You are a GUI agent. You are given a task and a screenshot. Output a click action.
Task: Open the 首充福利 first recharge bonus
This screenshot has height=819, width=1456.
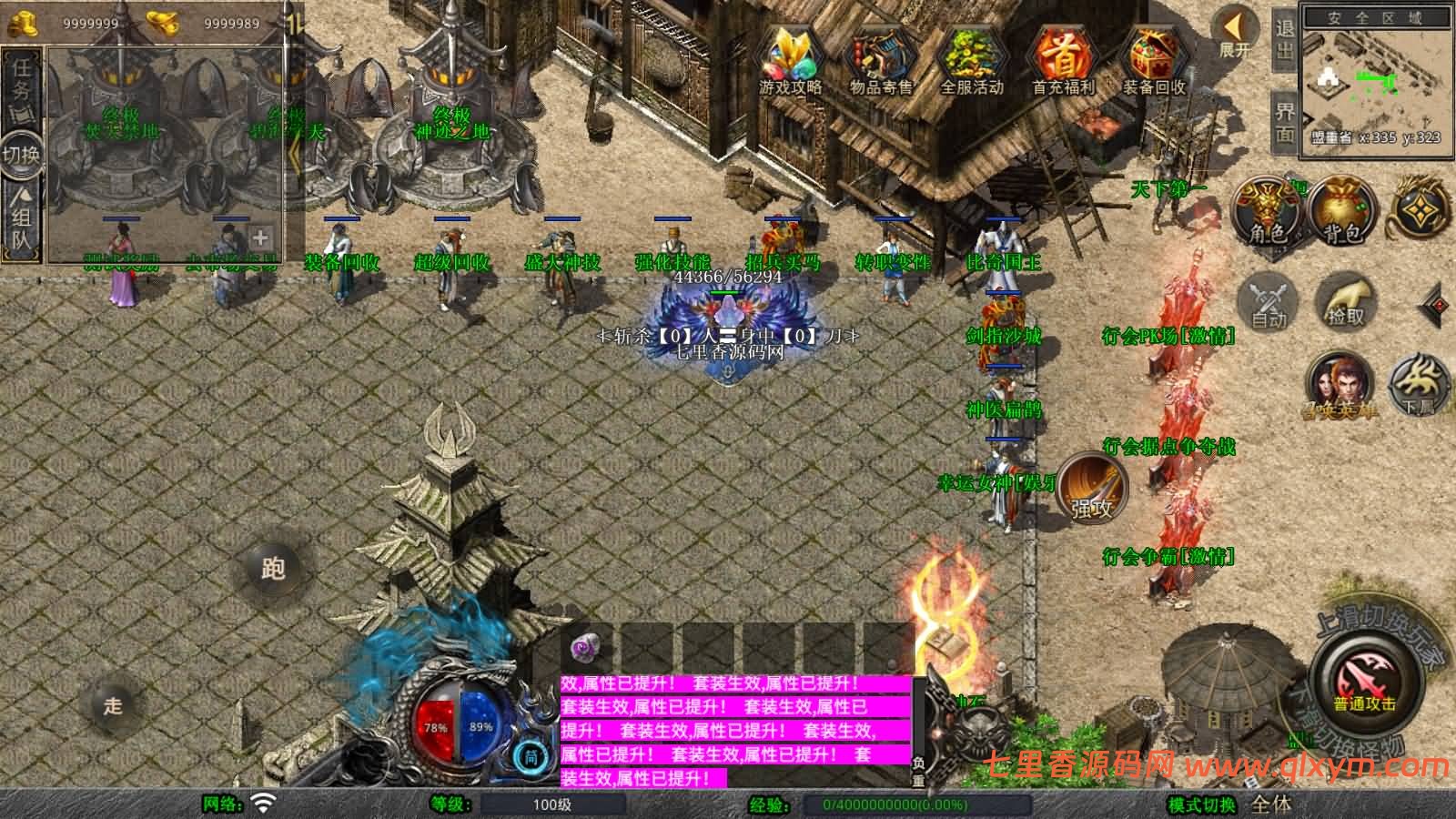[x=1062, y=60]
